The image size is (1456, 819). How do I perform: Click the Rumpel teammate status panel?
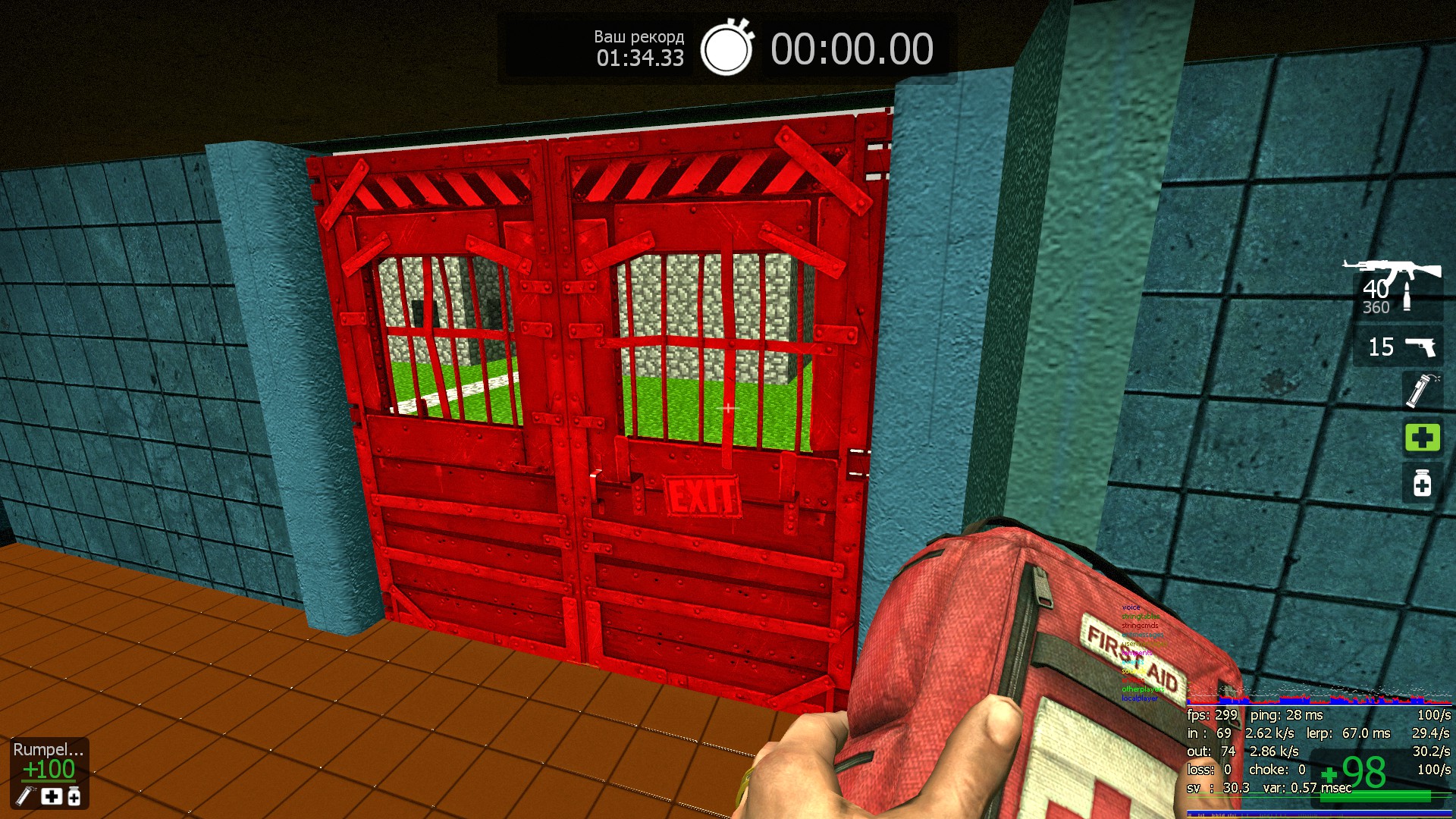point(49,772)
